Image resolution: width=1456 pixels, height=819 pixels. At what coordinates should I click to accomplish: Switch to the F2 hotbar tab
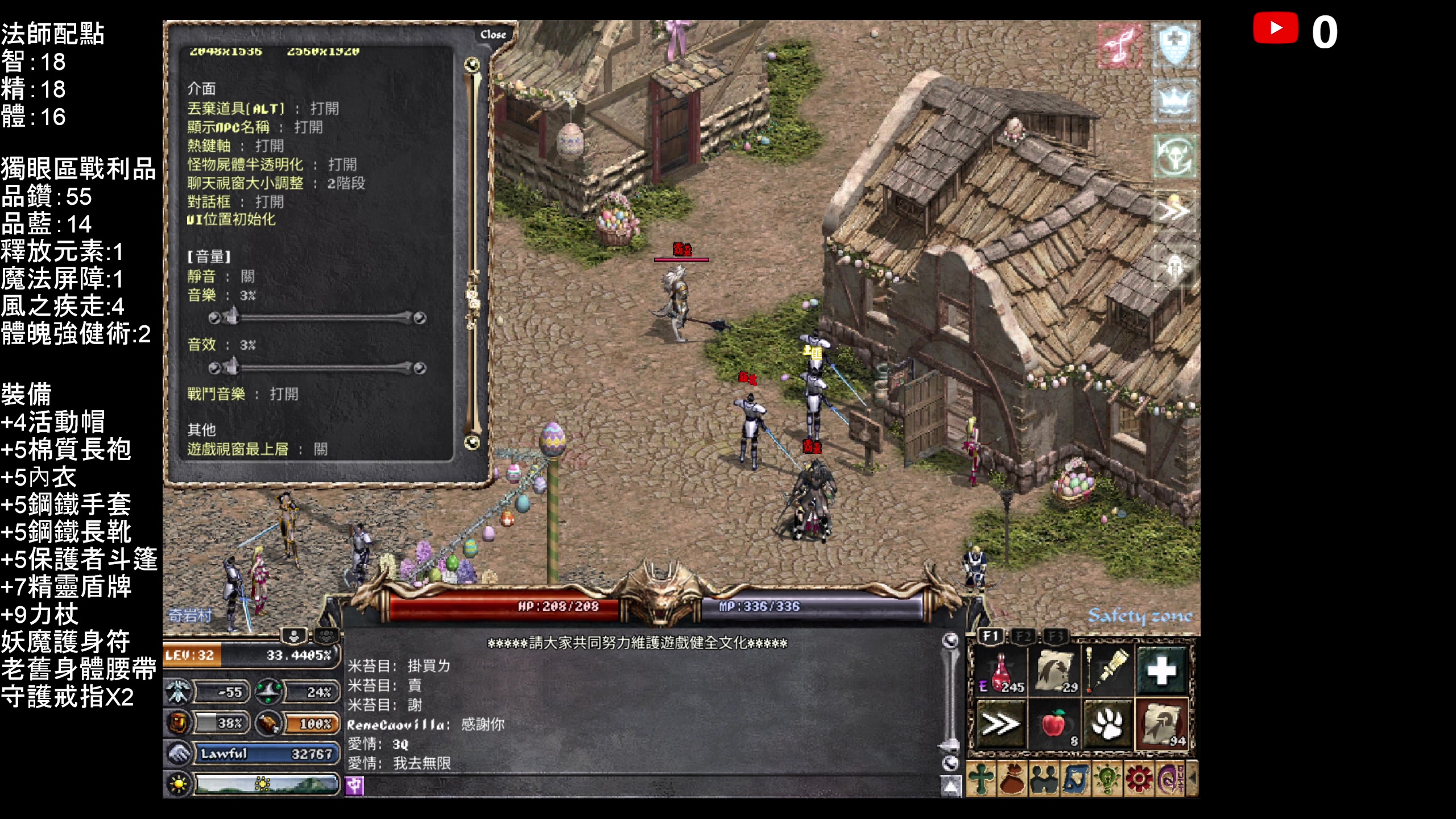tap(1024, 636)
